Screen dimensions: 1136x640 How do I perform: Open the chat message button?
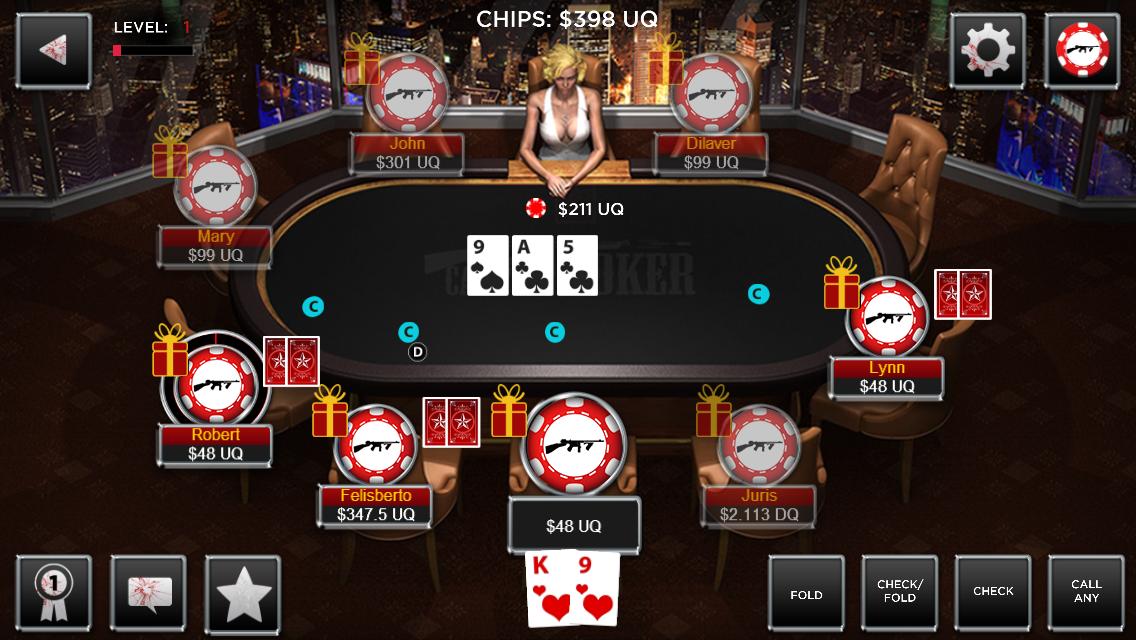pos(149,593)
